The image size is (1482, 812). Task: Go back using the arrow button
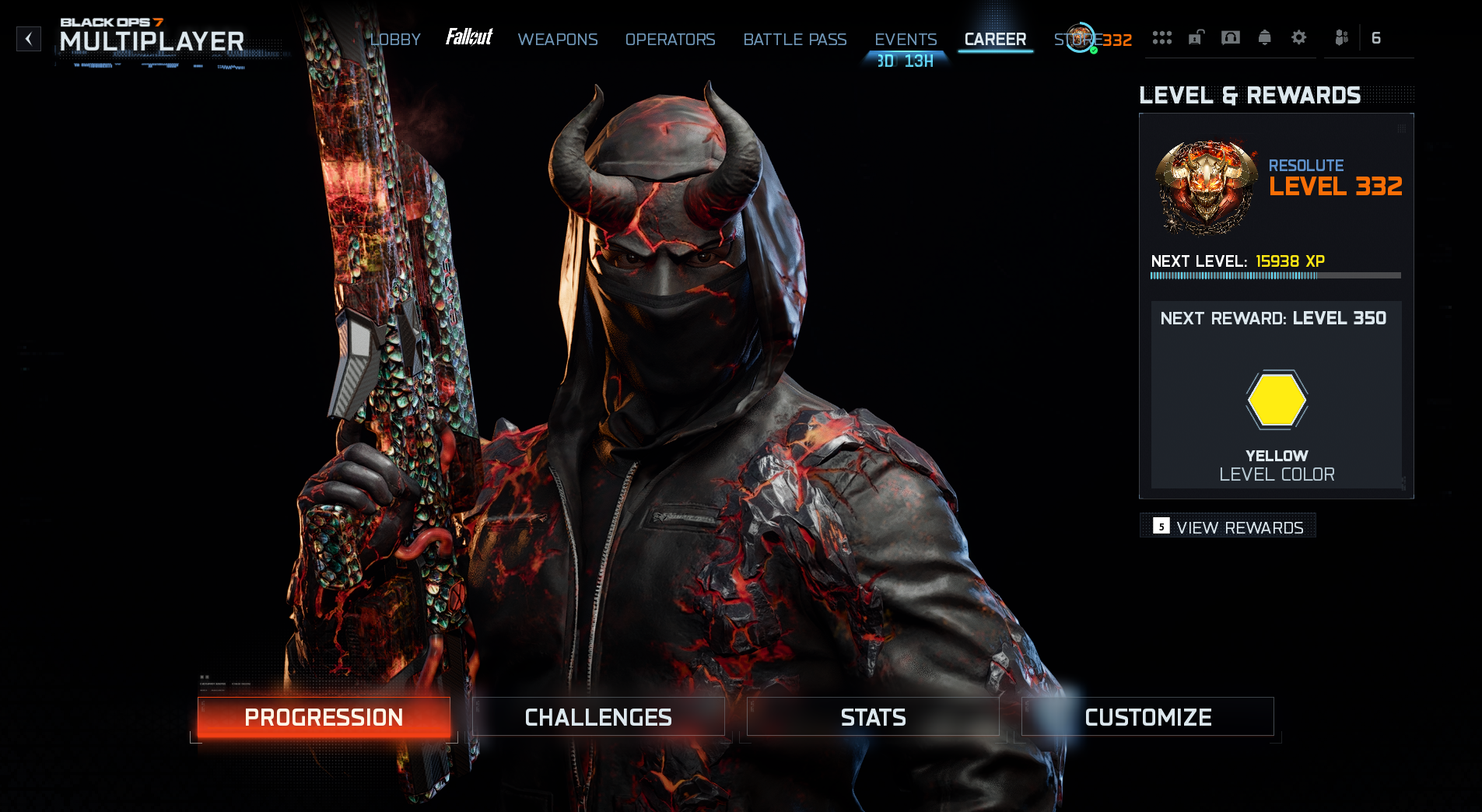[x=29, y=39]
